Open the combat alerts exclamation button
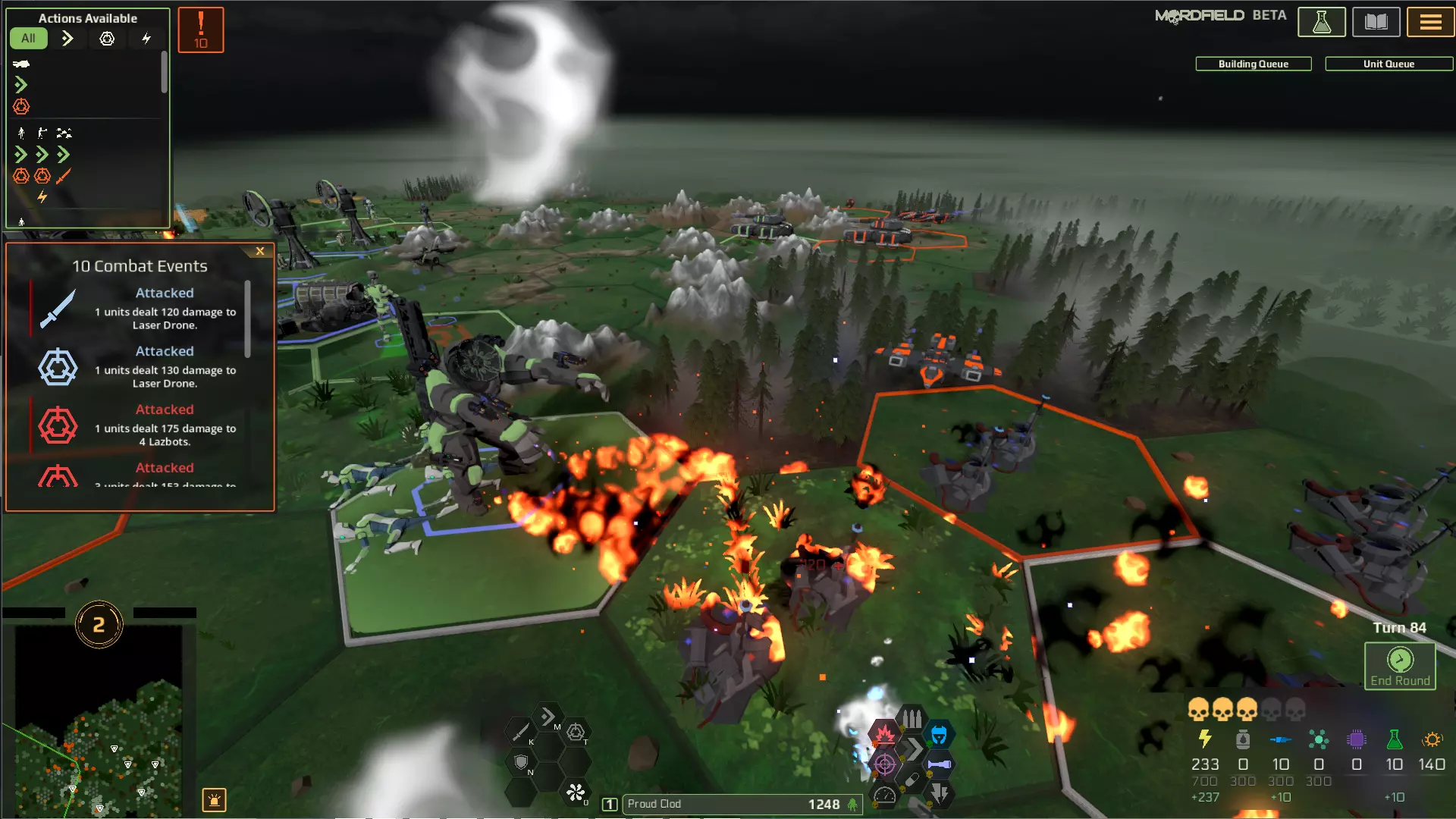 click(x=201, y=30)
